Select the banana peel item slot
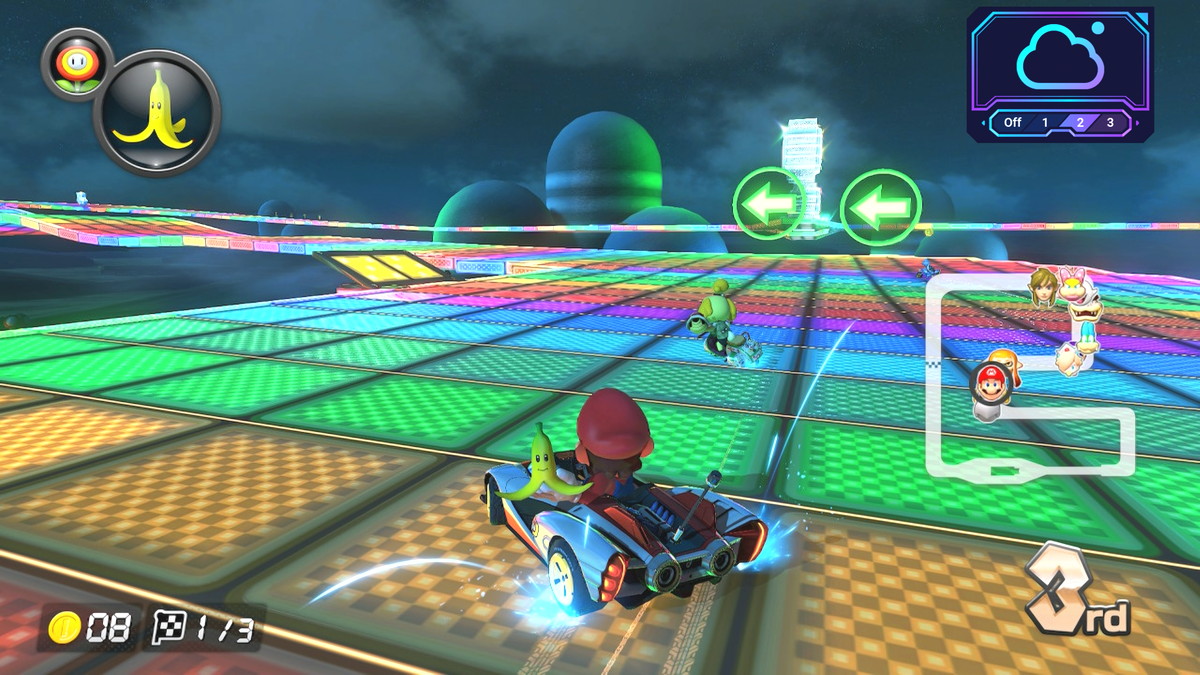This screenshot has height=675, width=1200. (x=156, y=113)
